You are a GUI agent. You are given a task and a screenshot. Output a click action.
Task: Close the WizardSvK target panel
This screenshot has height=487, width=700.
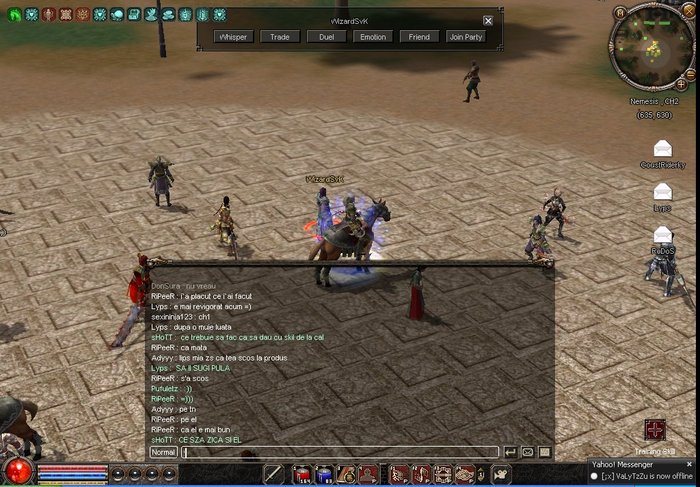tap(488, 20)
